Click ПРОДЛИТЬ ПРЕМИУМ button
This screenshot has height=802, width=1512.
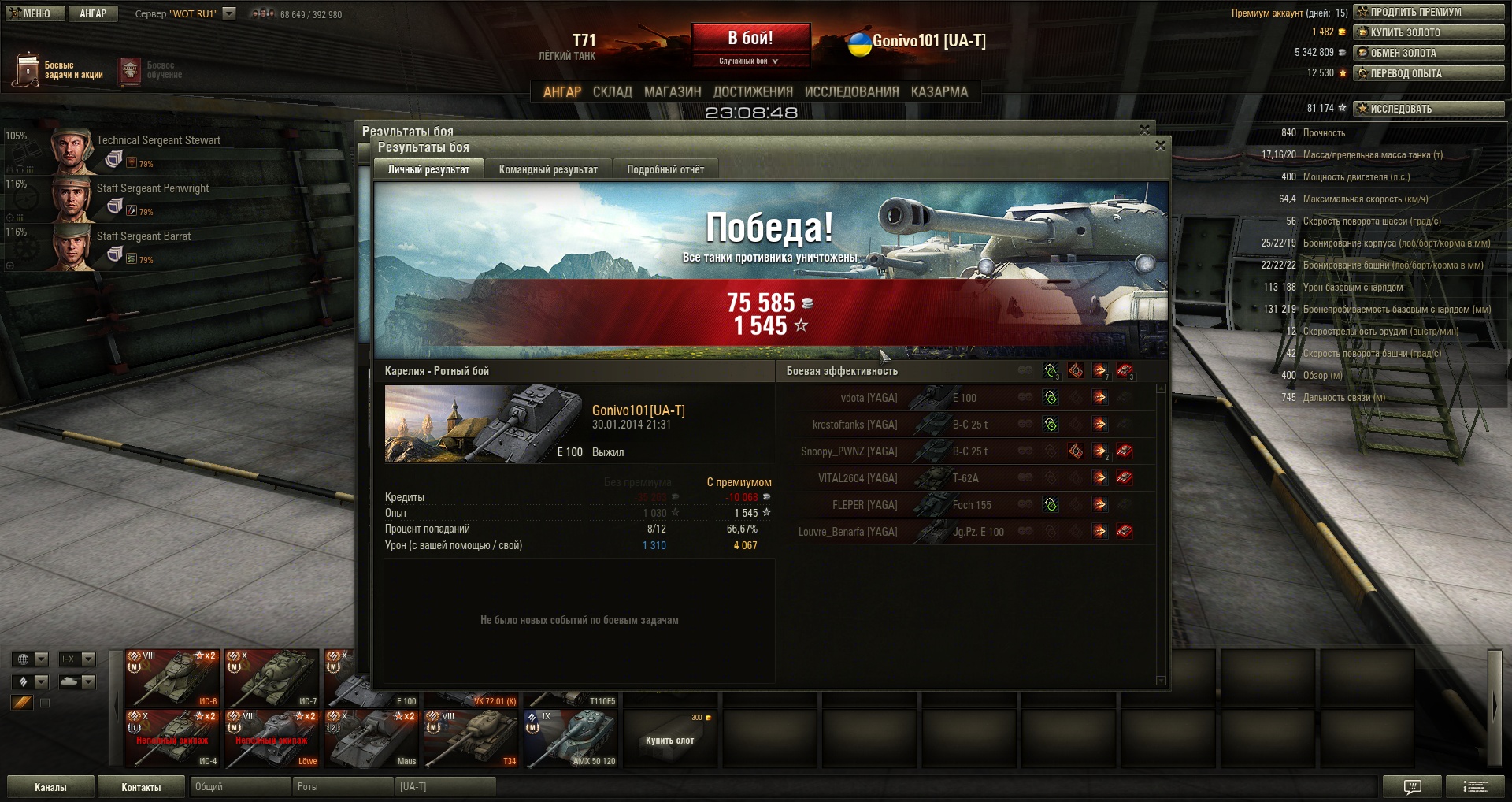1429,12
